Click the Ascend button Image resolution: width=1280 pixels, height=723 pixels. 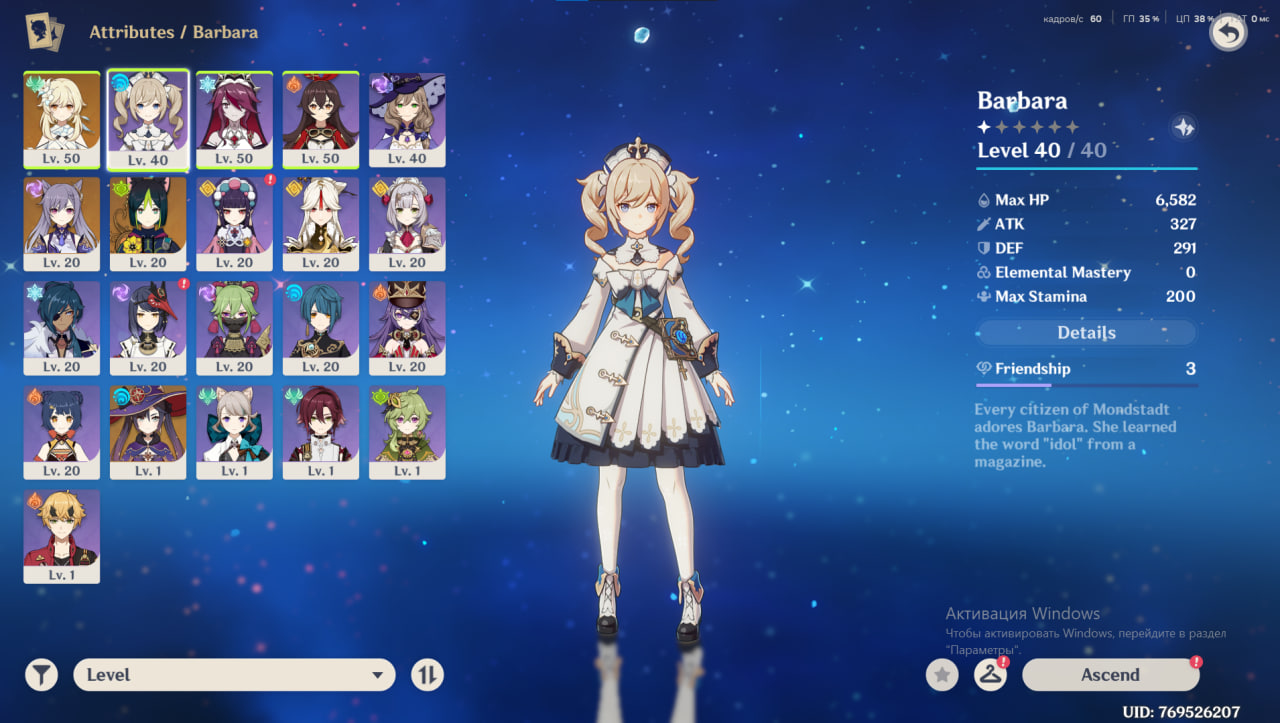(1110, 675)
